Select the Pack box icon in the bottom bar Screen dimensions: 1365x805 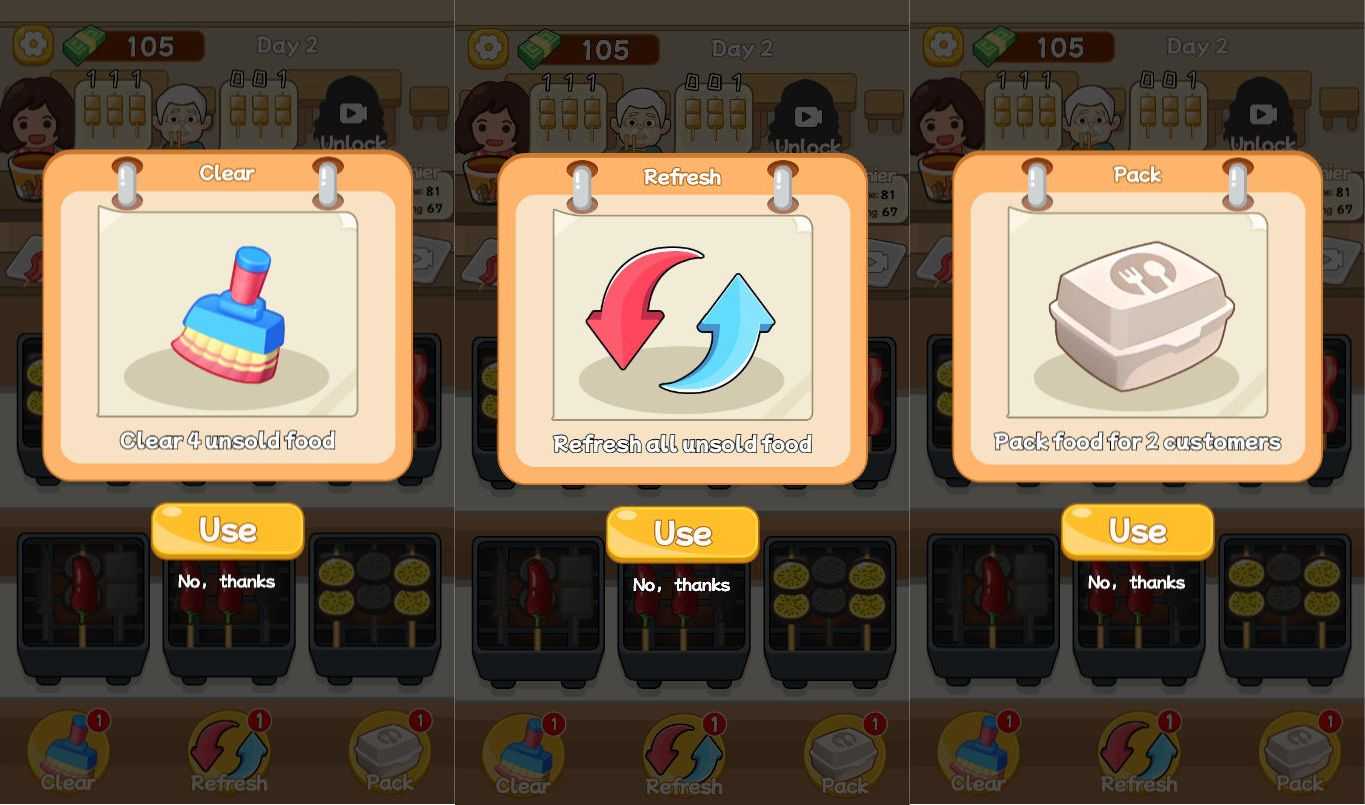coord(390,748)
